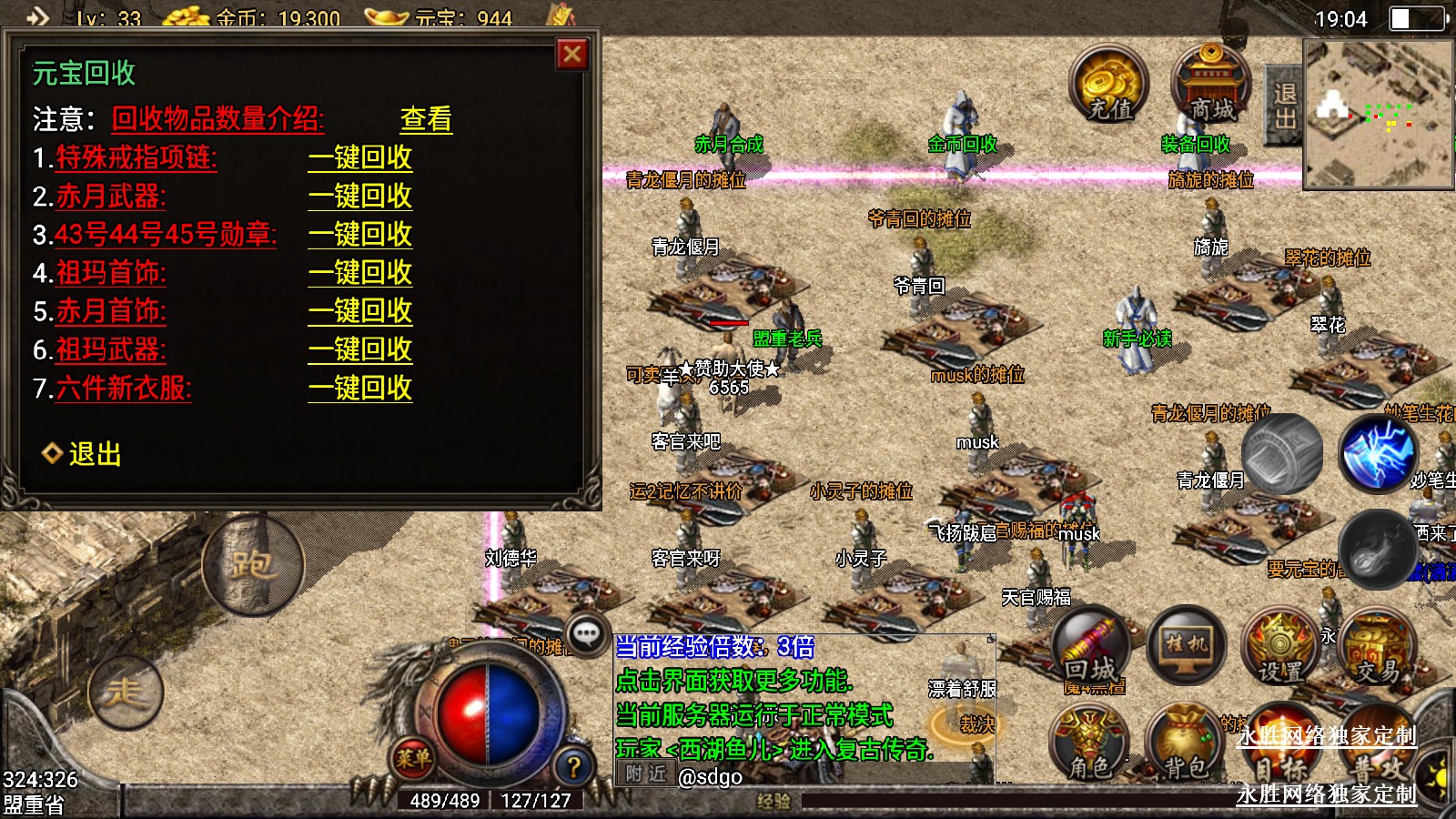The image size is (1456, 819).
Task: Tap the 退出 exit tab near minimap
Action: (x=1284, y=106)
